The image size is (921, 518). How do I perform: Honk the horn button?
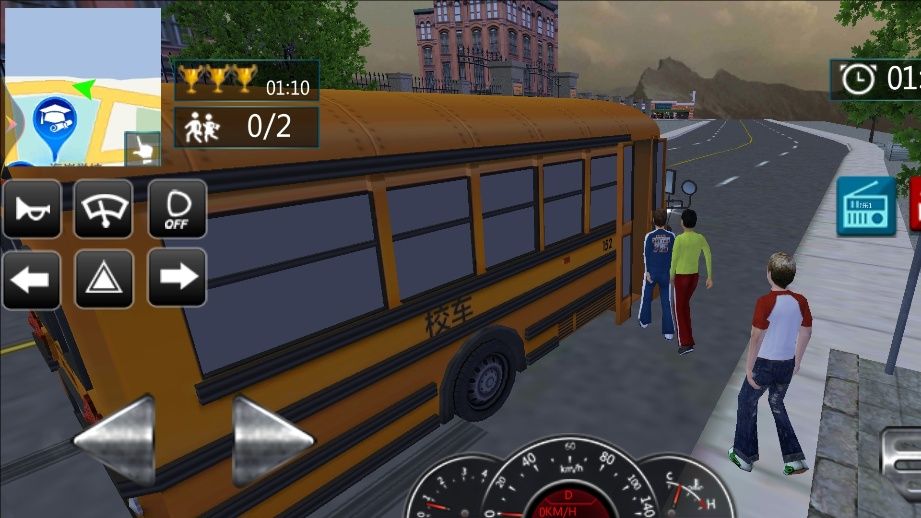(x=32, y=208)
